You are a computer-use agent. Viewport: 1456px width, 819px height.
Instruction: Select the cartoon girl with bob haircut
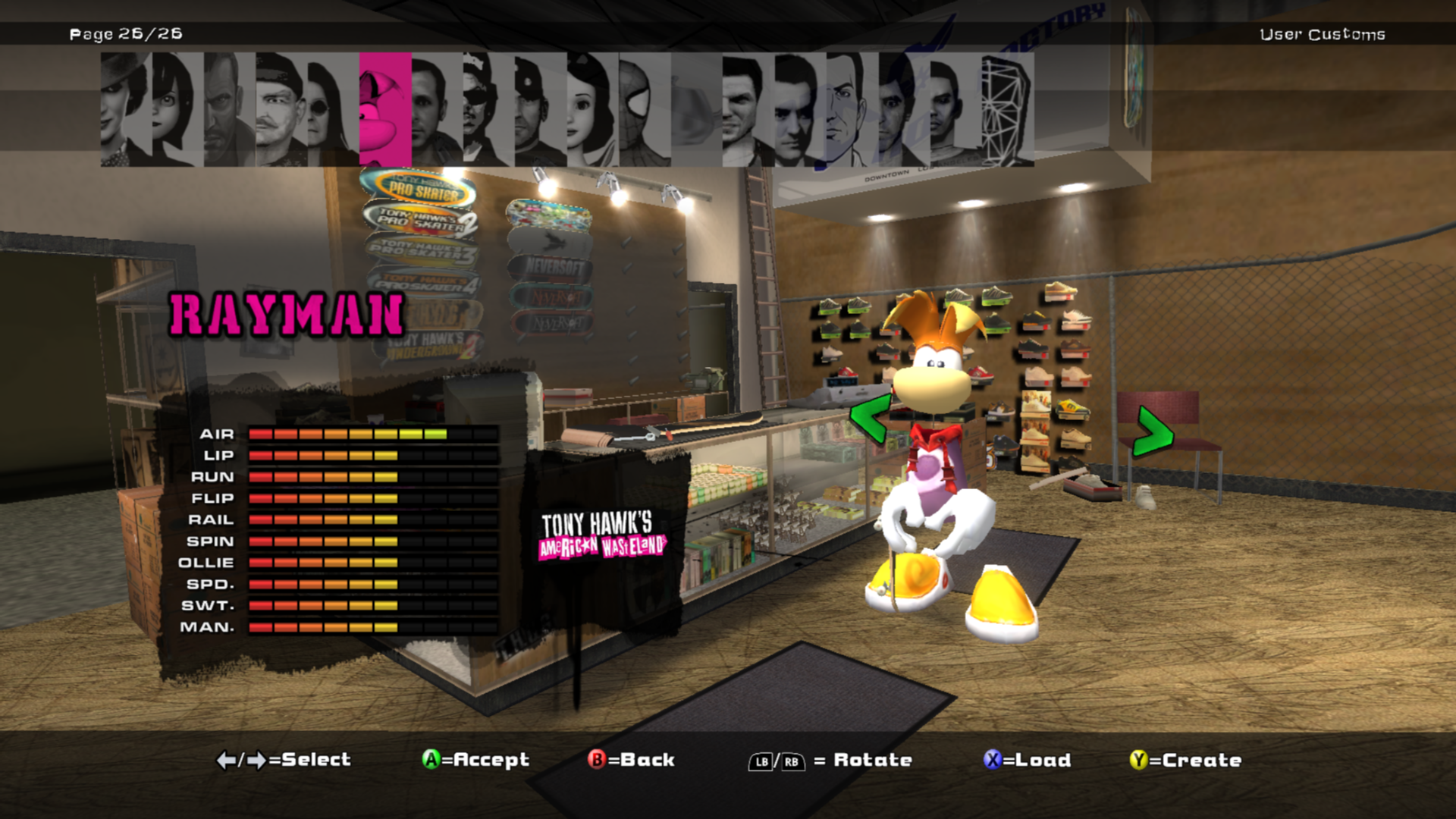point(177,109)
